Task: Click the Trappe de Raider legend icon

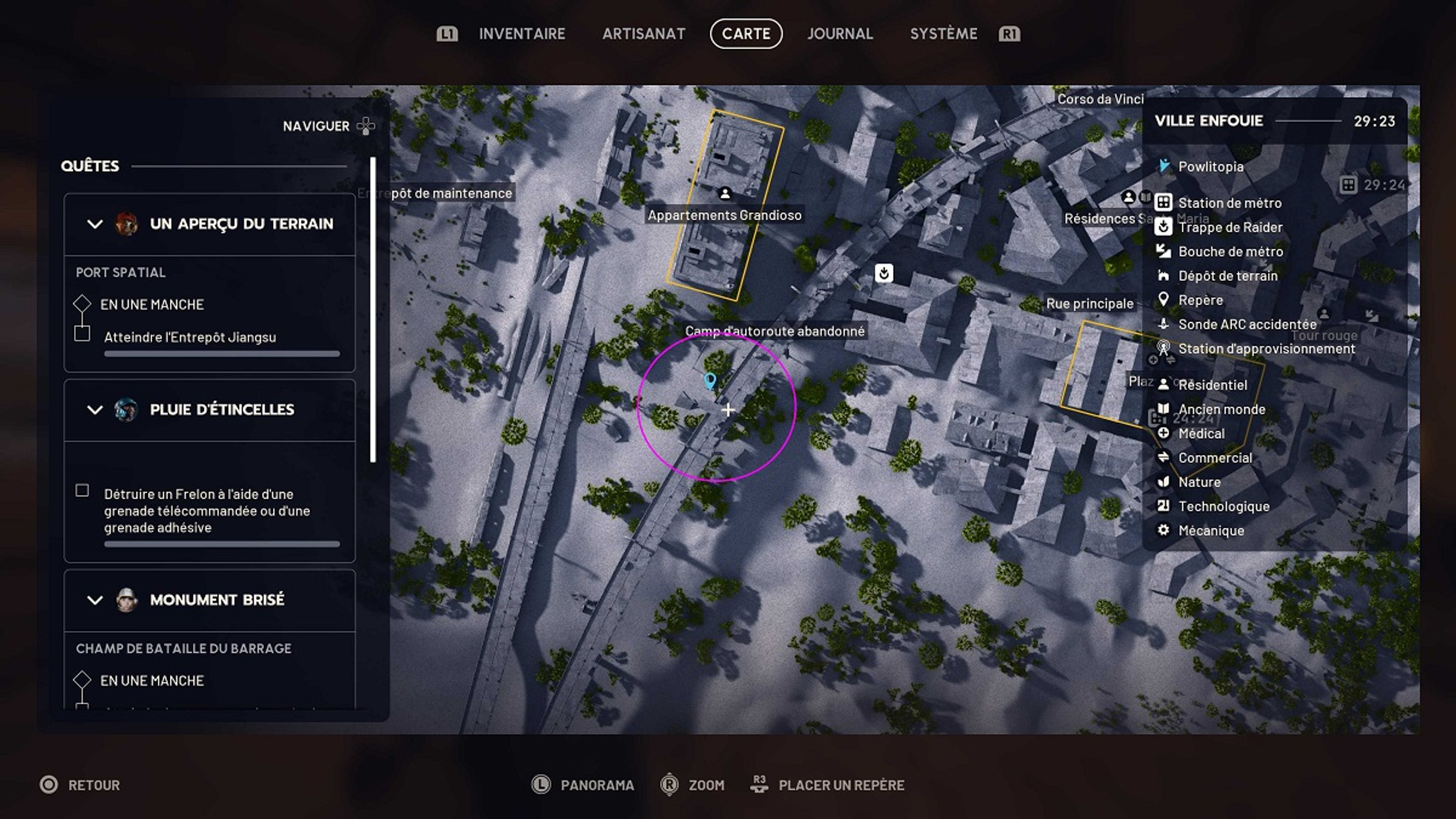Action: (1163, 227)
